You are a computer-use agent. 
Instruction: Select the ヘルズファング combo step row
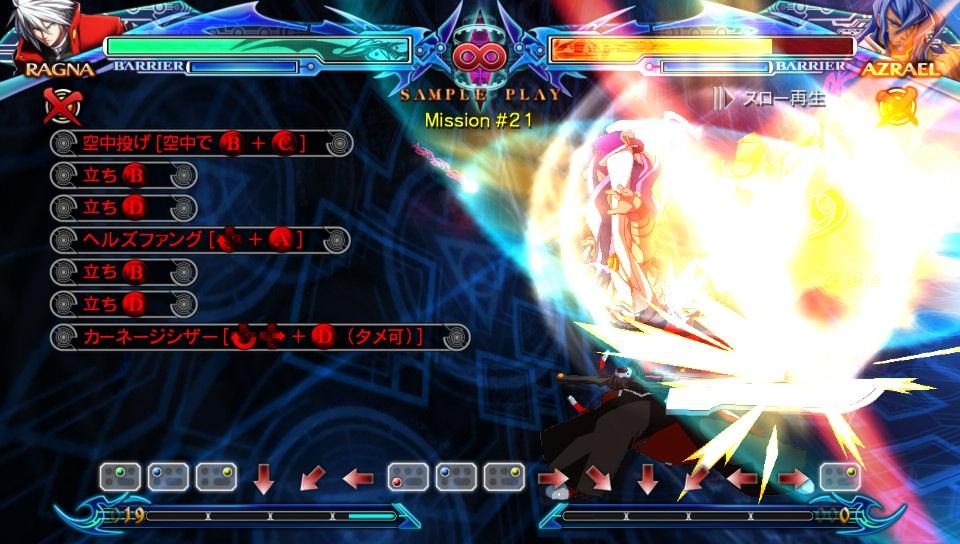(200, 240)
